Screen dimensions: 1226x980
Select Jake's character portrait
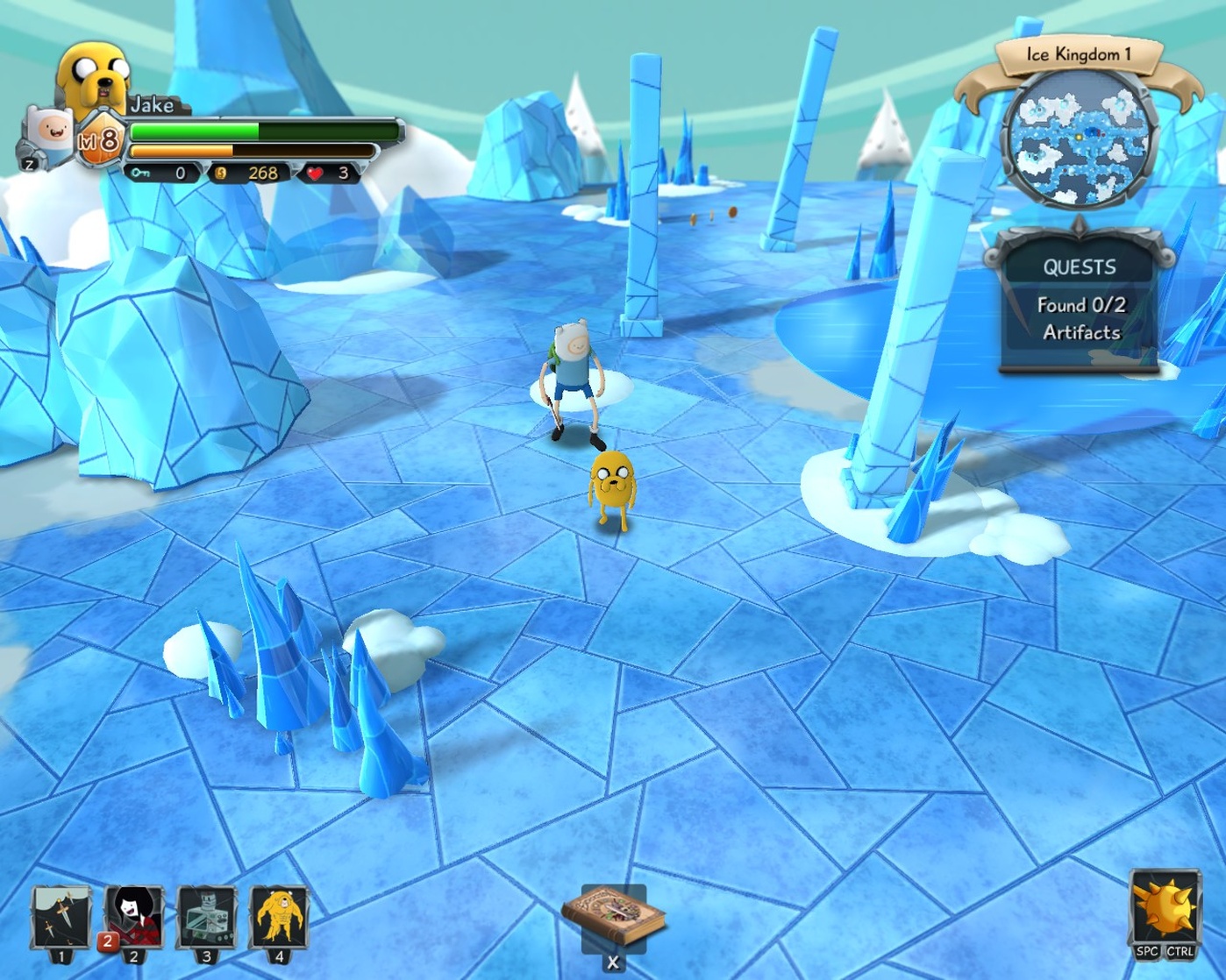[94, 77]
